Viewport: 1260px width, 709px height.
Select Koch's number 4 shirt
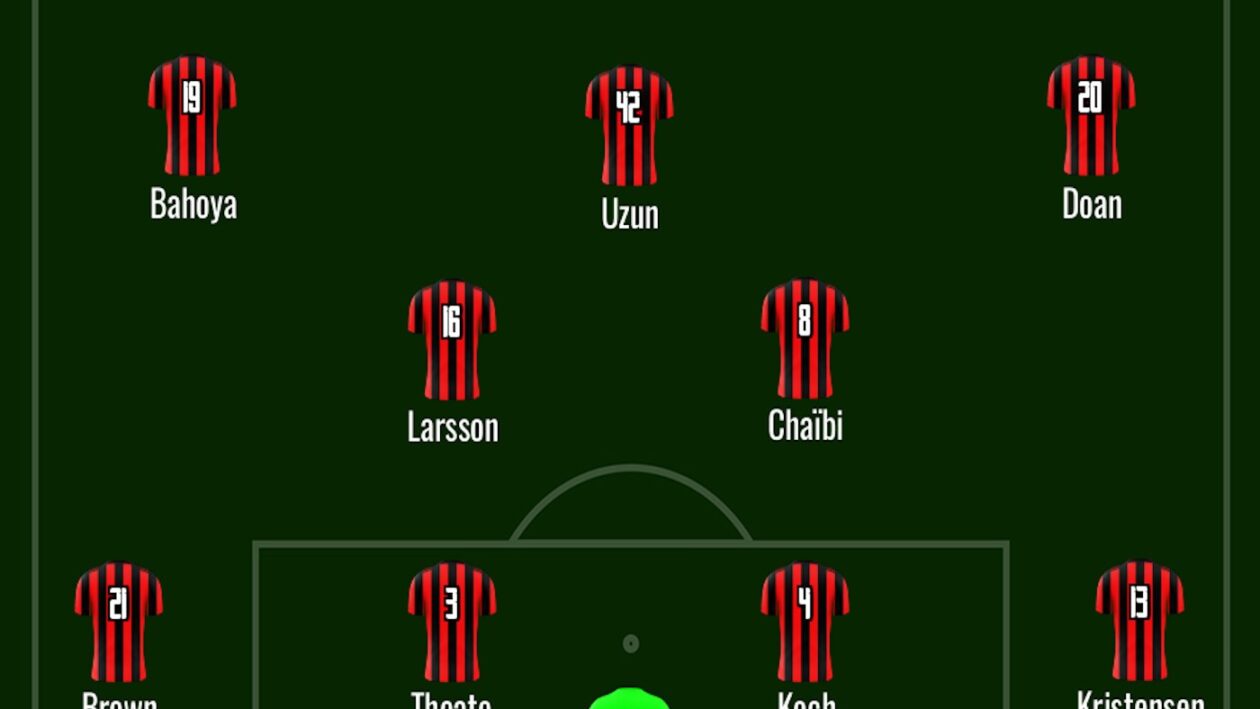point(805,621)
